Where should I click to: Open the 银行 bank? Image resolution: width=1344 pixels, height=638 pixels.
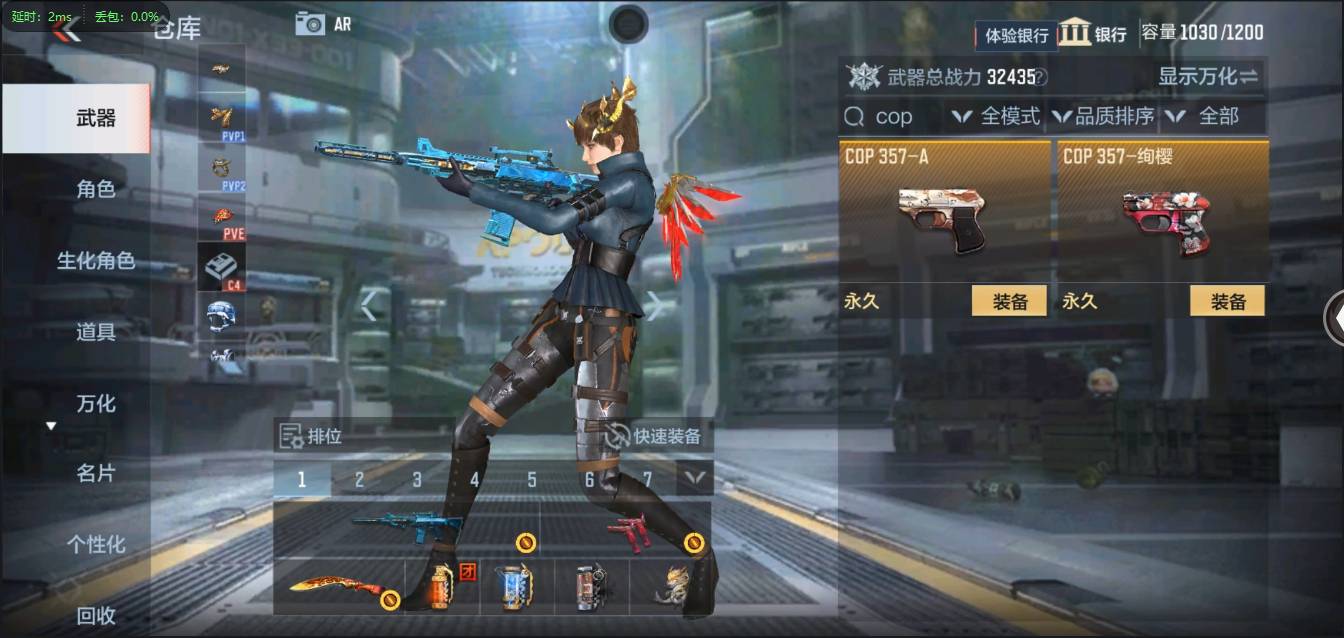(1093, 33)
